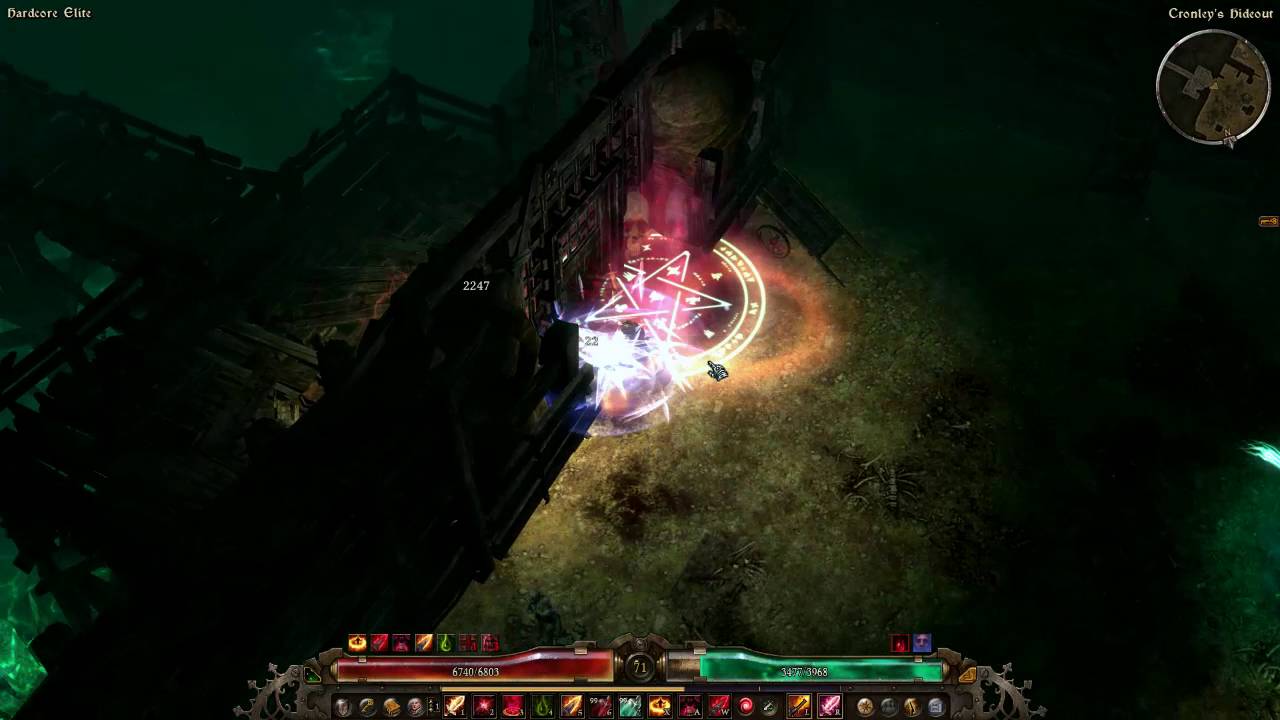The height and width of the screenshot is (720, 1280).
Task: Click the weapon swap toggle
Action: pyautogui.click(x=434, y=707)
